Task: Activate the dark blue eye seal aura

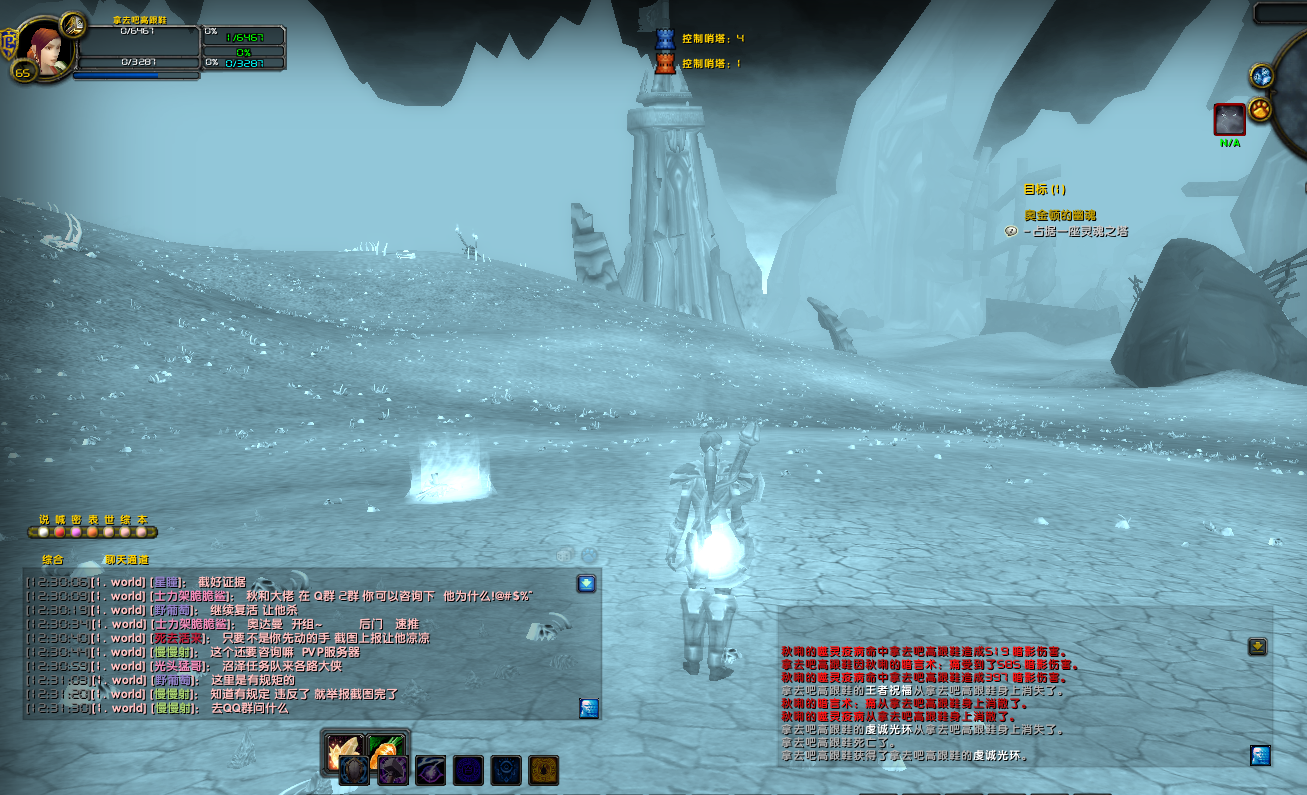Action: tap(506, 770)
